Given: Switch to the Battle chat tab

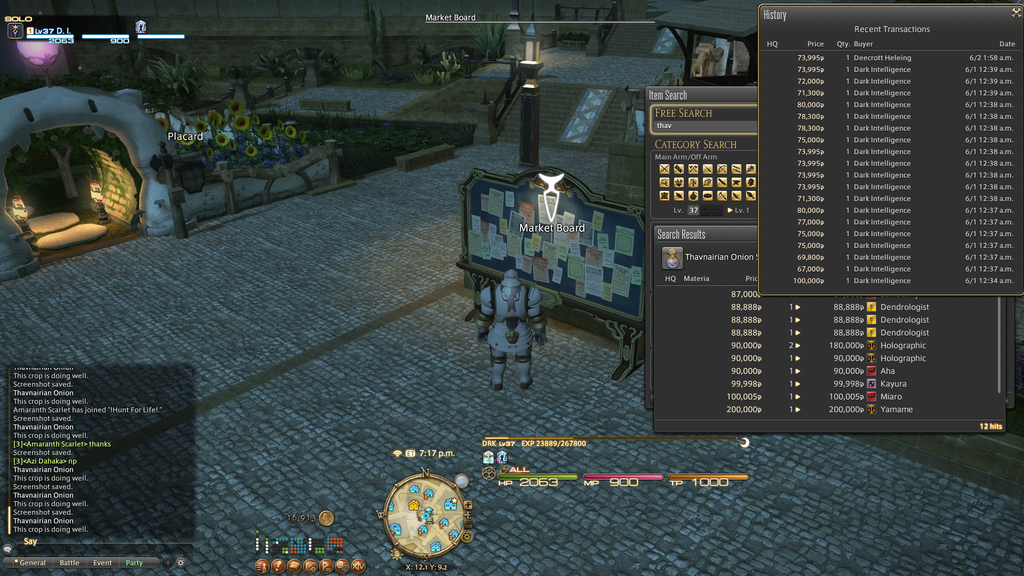Looking at the screenshot, I should pyautogui.click(x=69, y=563).
